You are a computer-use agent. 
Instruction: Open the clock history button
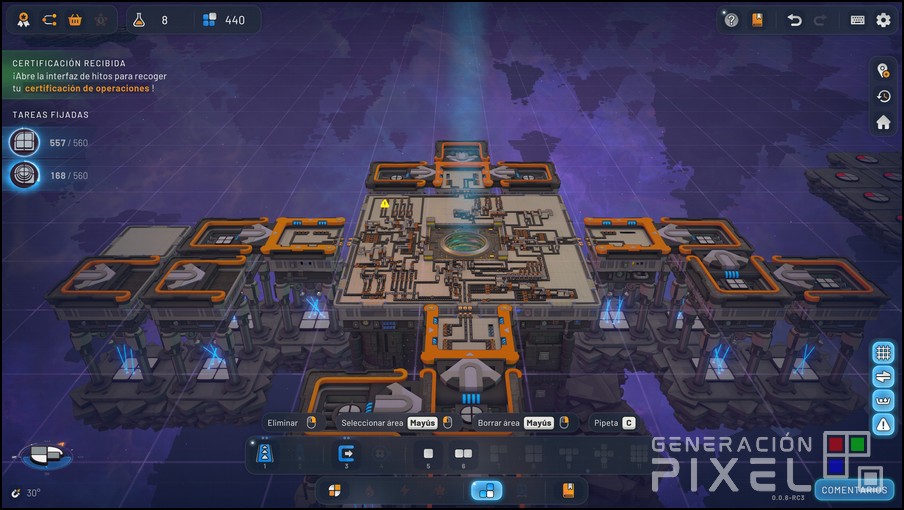(x=883, y=96)
